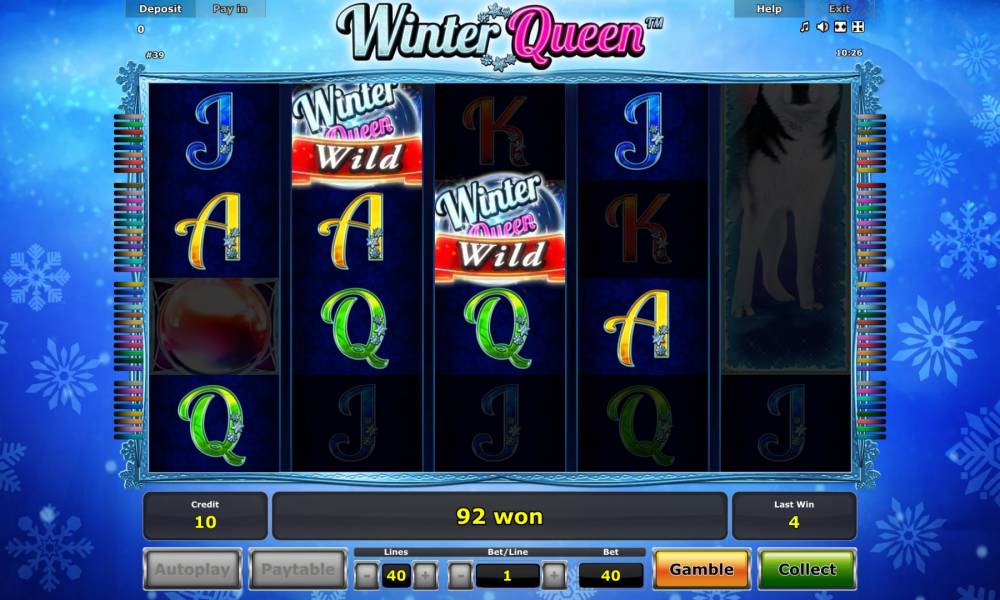Viewport: 1000px width, 600px height.
Task: Collect the winnings with the green button
Action: click(806, 569)
